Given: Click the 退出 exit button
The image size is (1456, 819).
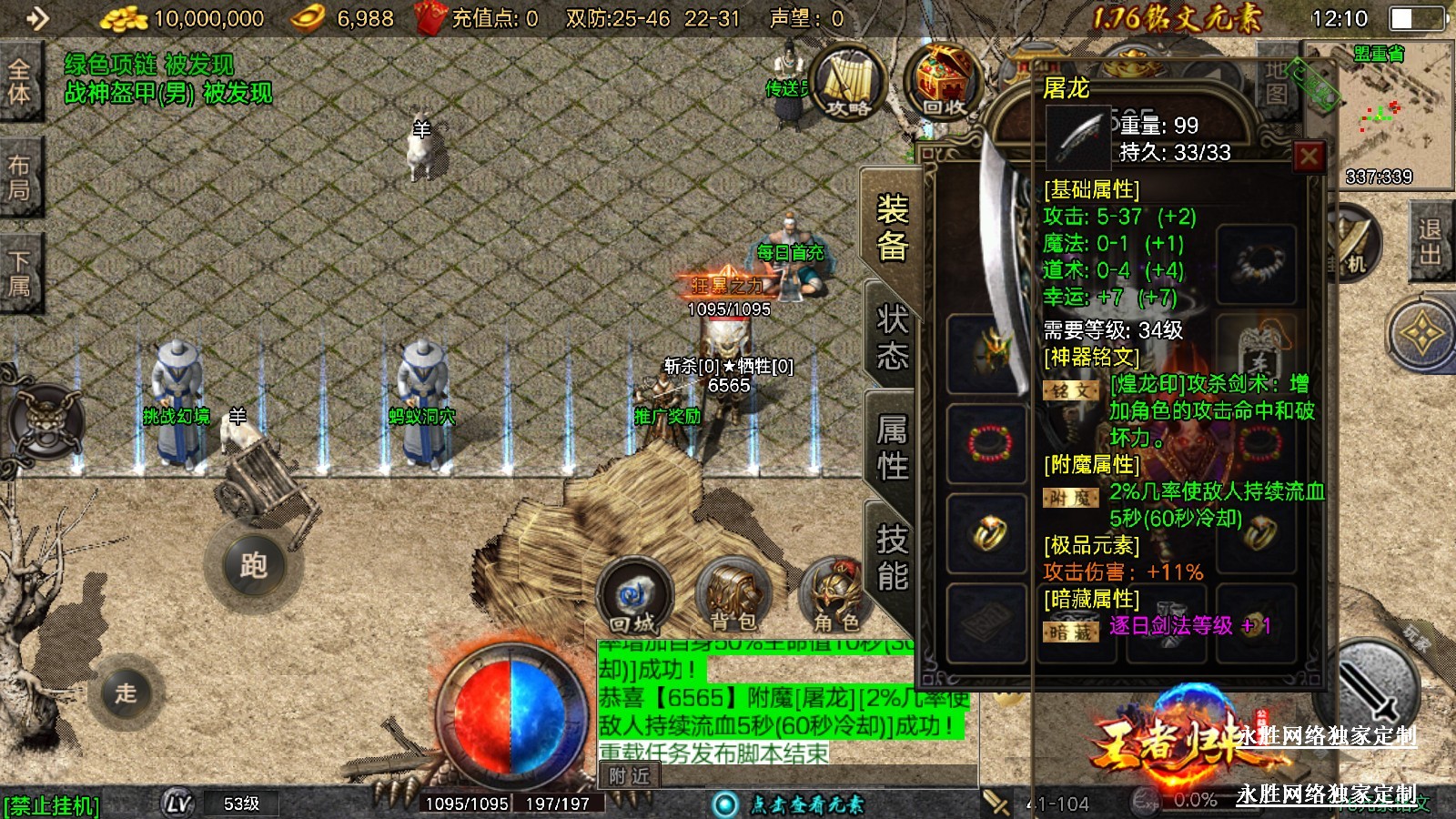Looking at the screenshot, I should [1430, 241].
